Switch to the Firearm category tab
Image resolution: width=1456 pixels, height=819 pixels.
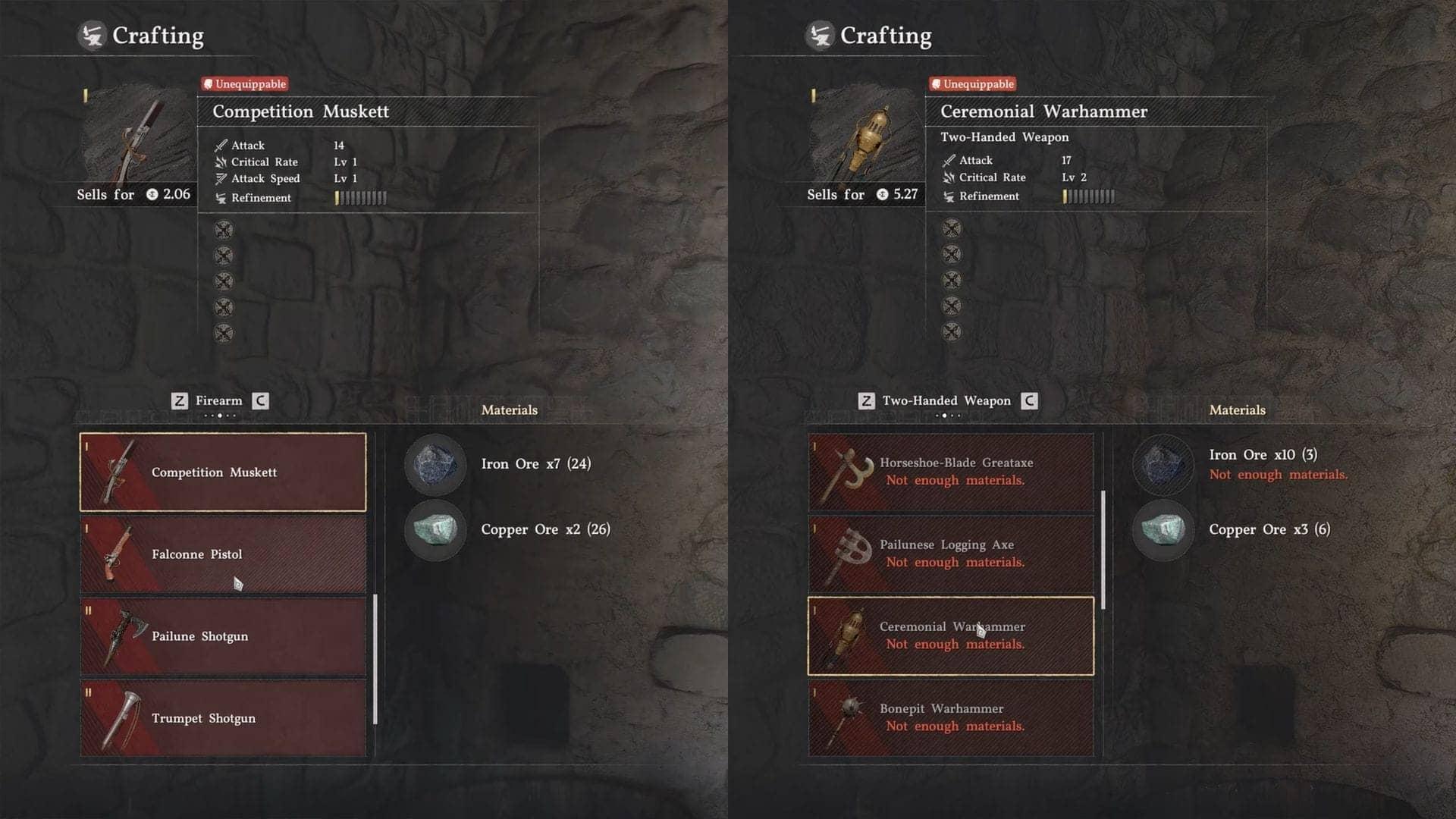pos(218,400)
